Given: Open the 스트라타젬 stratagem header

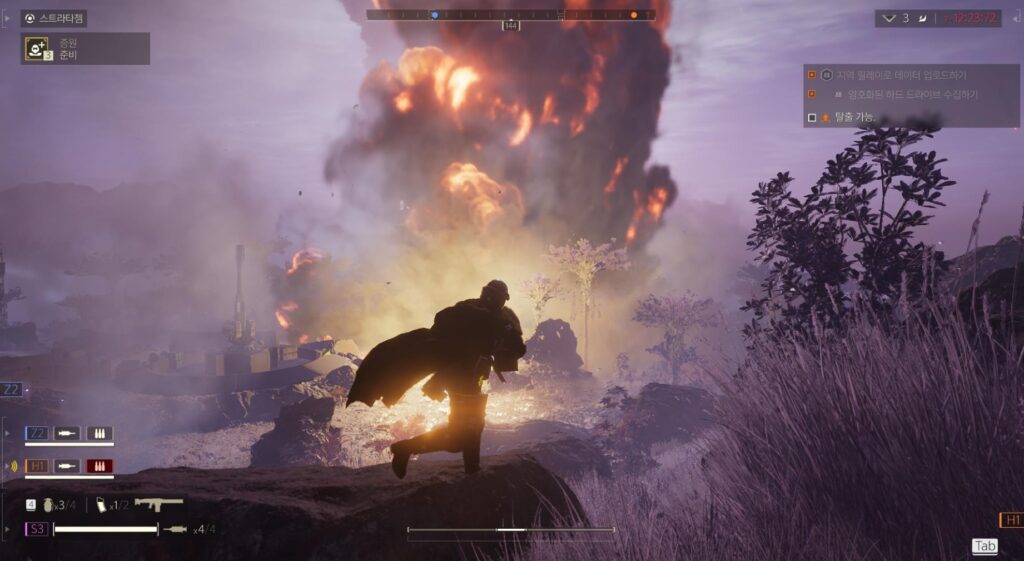Looking at the screenshot, I should 61,18.
